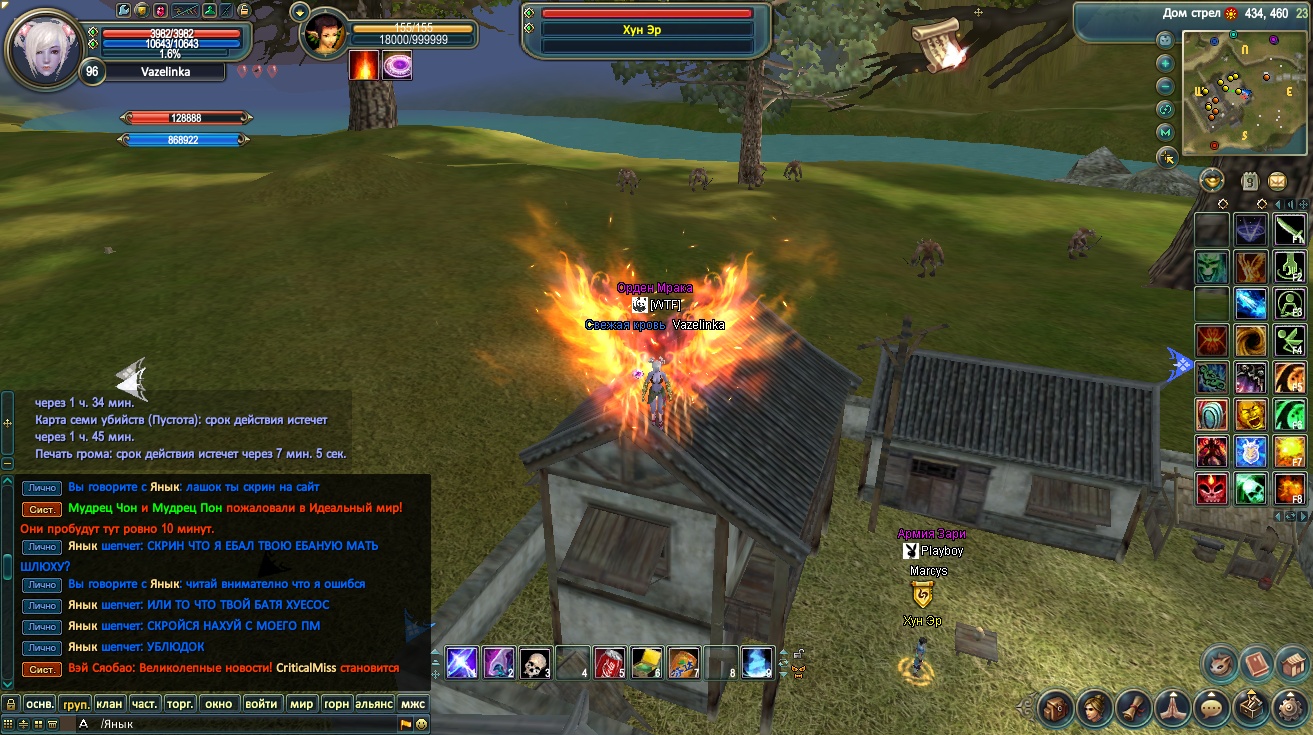This screenshot has height=735, width=1313.
Task: Open the торг. trade chat tab
Action: [x=180, y=703]
